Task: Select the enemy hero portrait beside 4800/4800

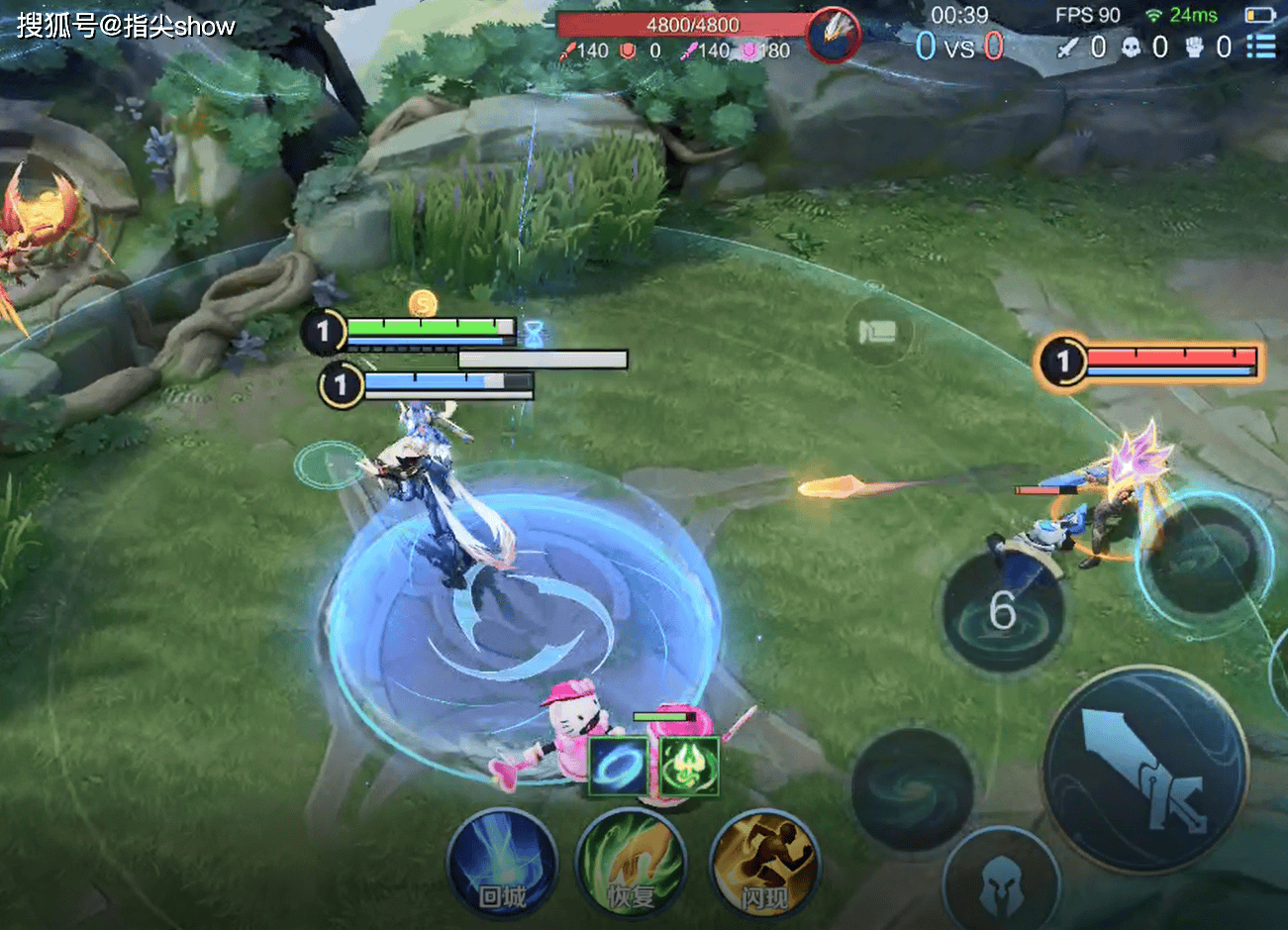Action: (x=833, y=36)
